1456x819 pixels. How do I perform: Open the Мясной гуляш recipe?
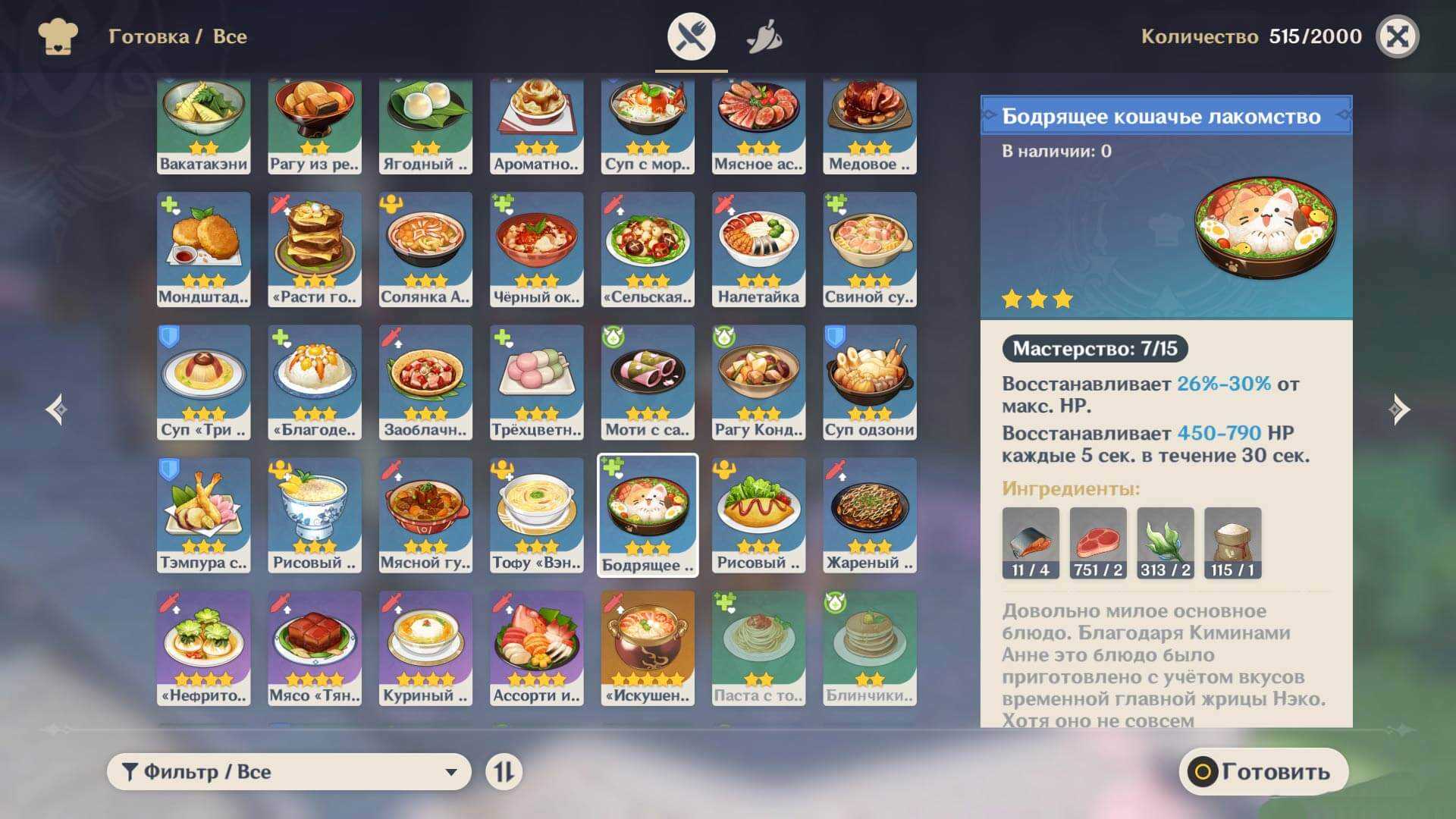point(425,515)
